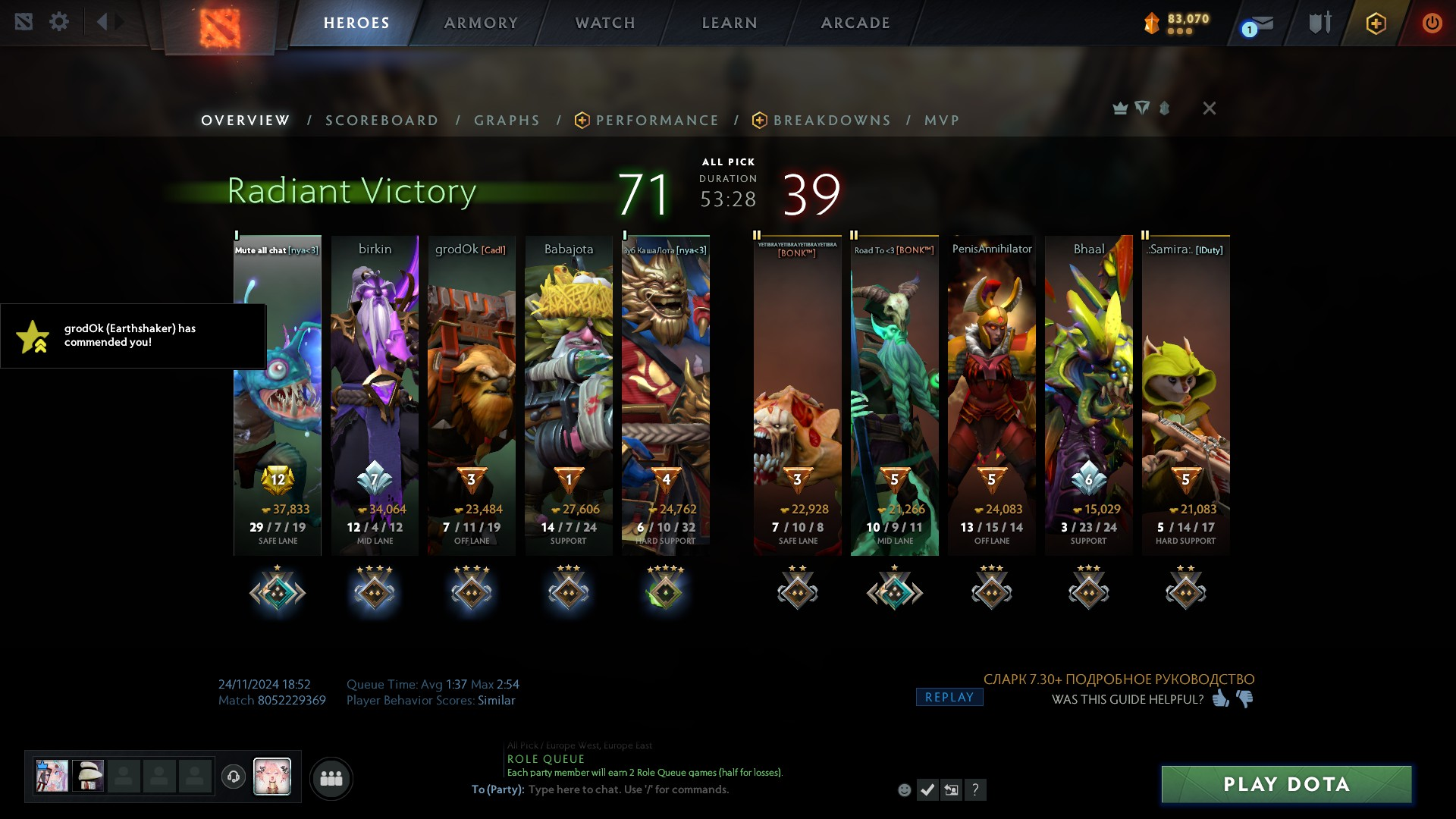This screenshot has height=819, width=1456.
Task: Rate the guide with thumbs down
Action: click(x=1245, y=698)
